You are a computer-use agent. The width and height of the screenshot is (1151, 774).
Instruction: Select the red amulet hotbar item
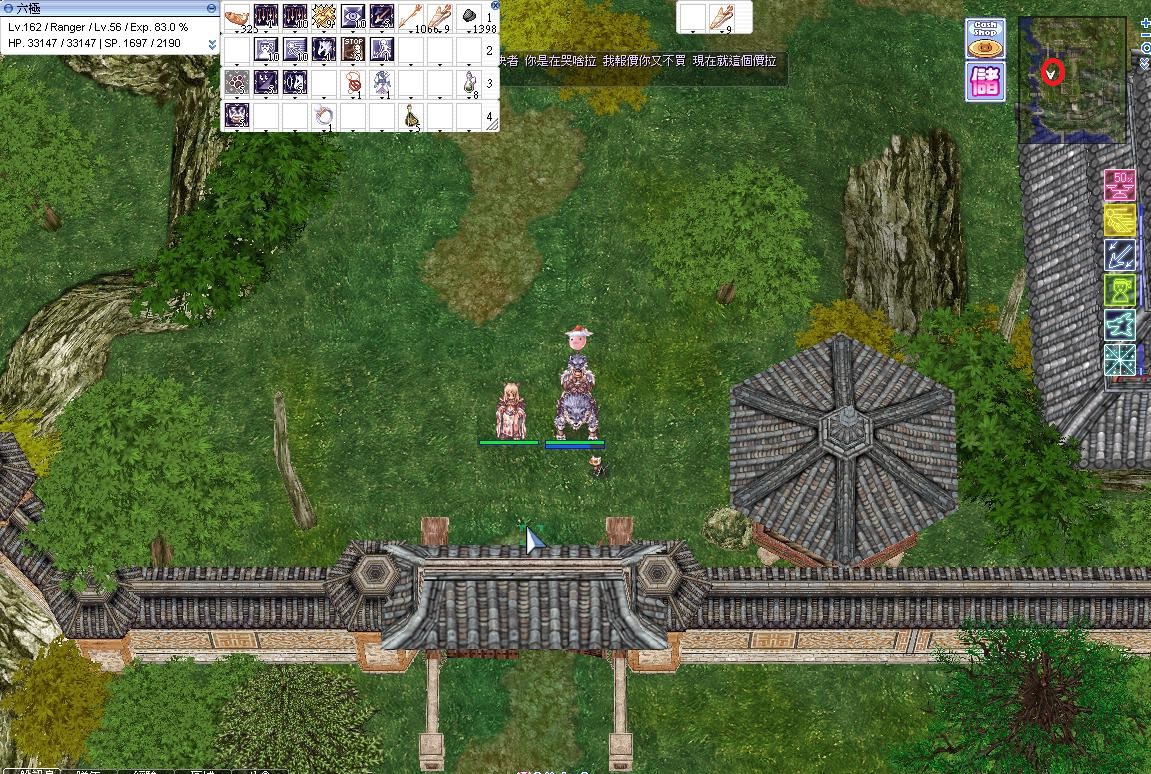tap(353, 82)
